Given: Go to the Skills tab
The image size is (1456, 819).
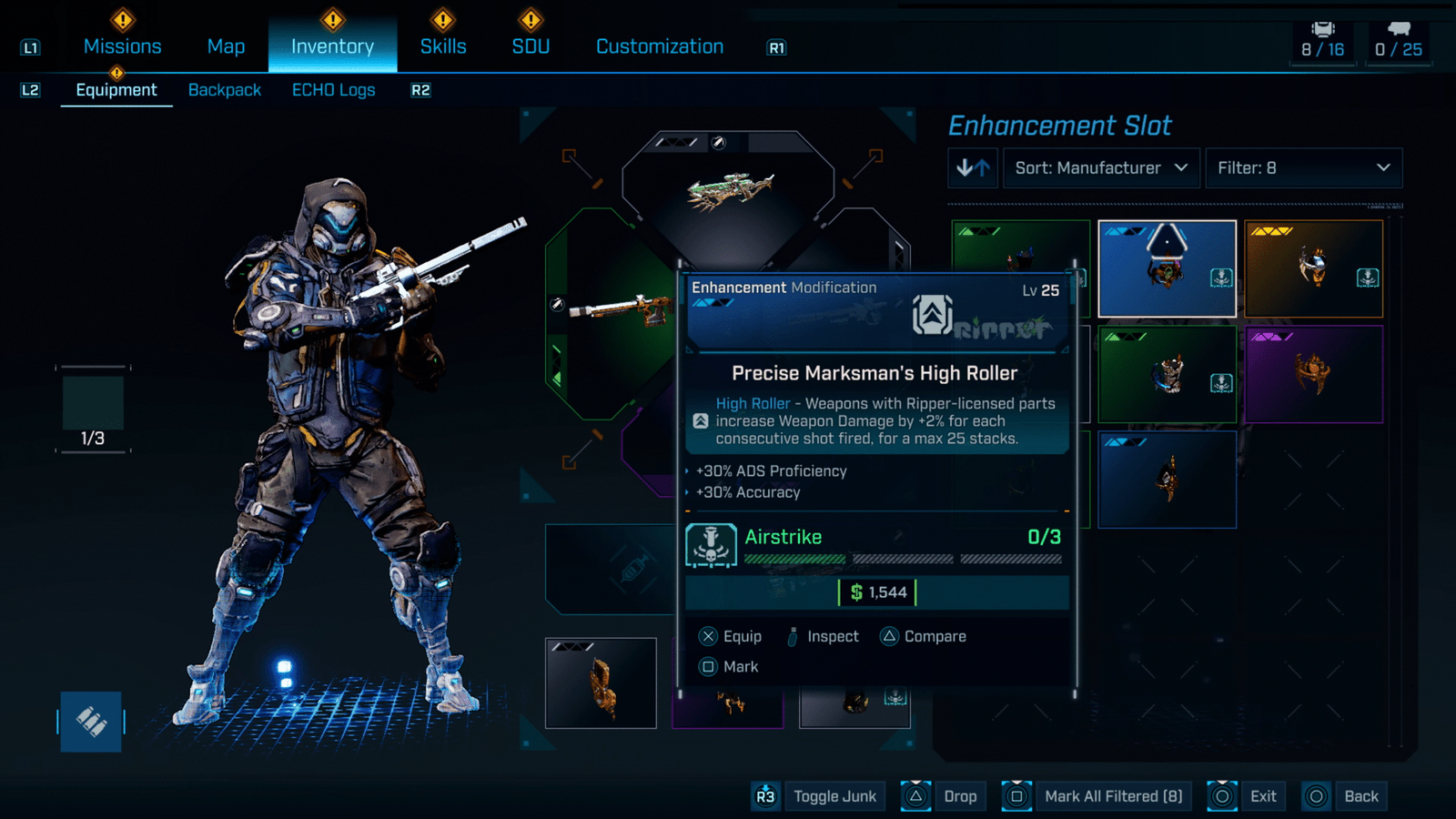Looking at the screenshot, I should coord(443,46).
